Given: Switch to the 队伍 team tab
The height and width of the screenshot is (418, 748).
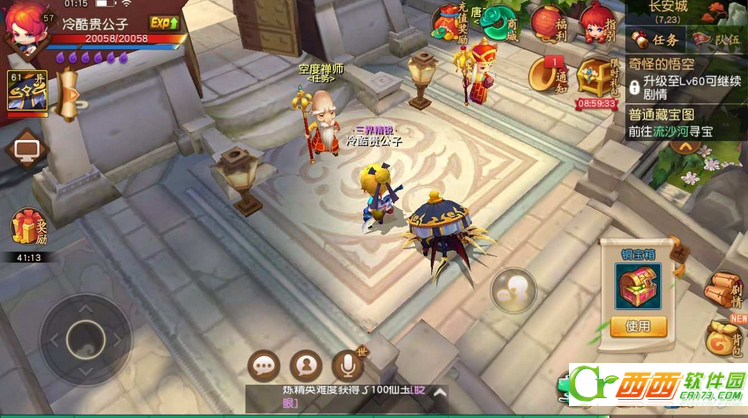Looking at the screenshot, I should pos(718,40).
